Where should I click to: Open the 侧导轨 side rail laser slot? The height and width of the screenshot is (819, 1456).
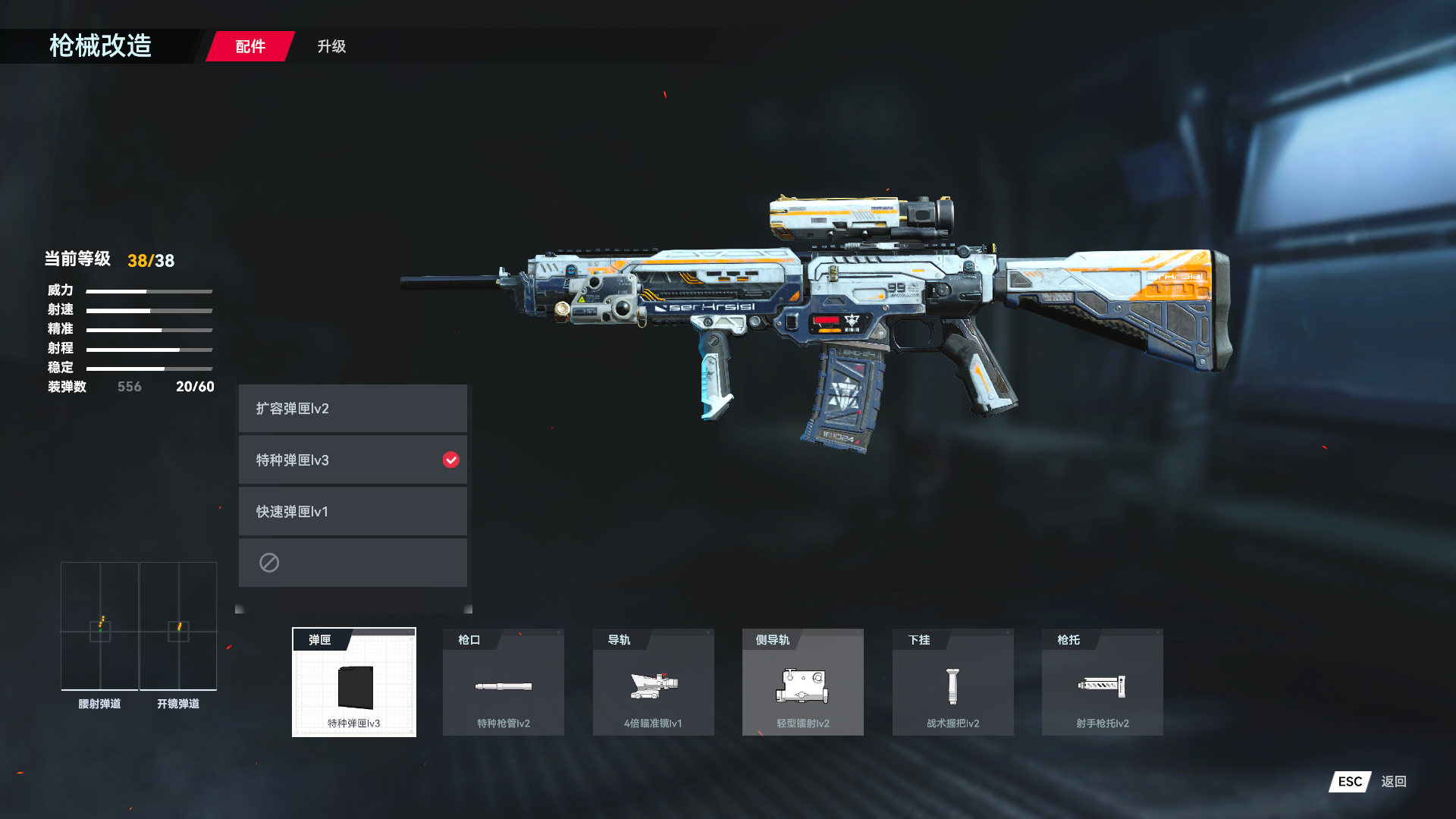coord(802,682)
